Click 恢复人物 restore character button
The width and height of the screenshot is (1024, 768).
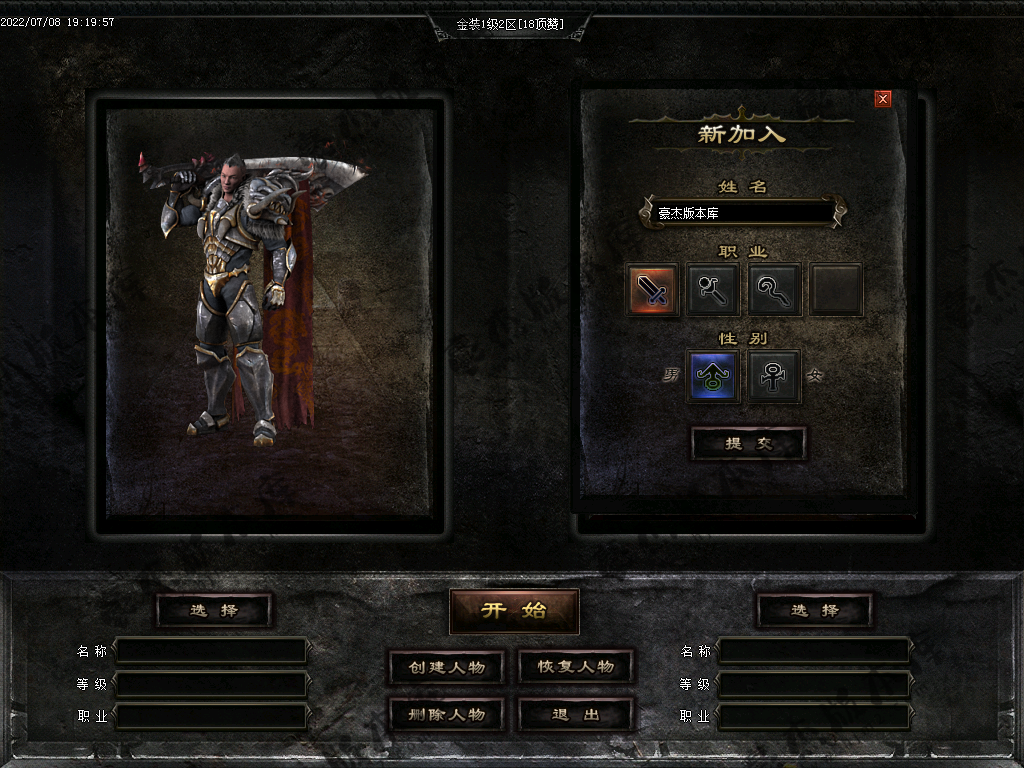point(576,667)
